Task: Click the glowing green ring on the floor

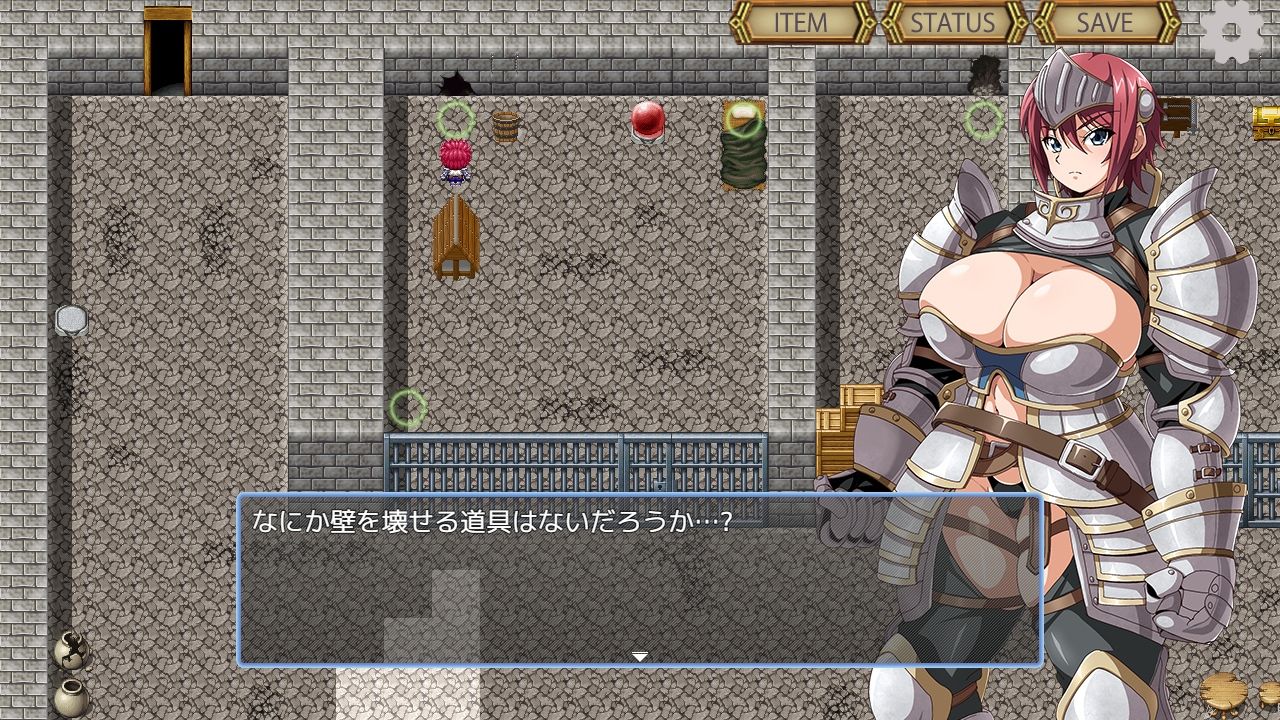Action: 408,404
